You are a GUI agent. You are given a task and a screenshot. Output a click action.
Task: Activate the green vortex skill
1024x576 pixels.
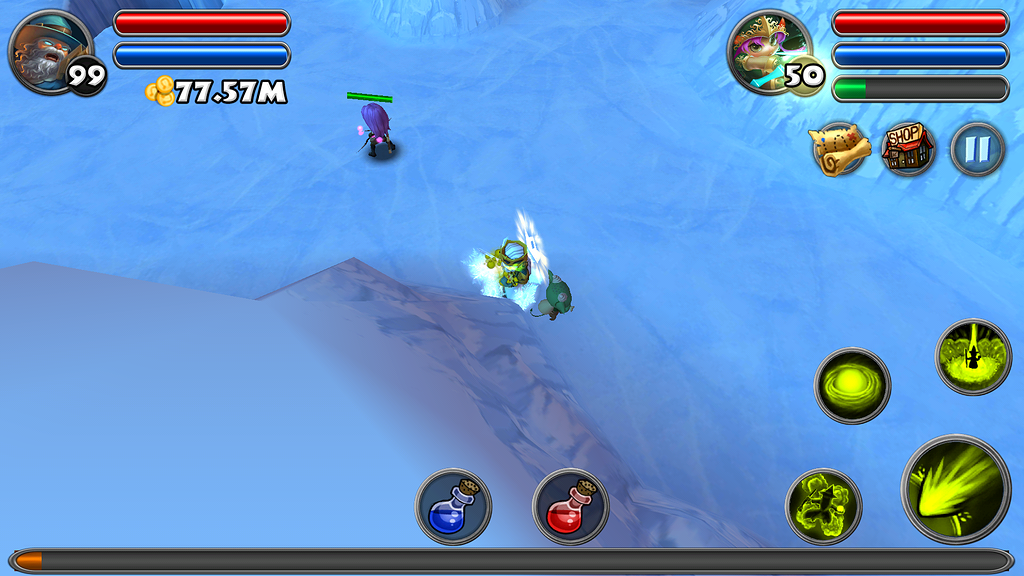tap(852, 385)
